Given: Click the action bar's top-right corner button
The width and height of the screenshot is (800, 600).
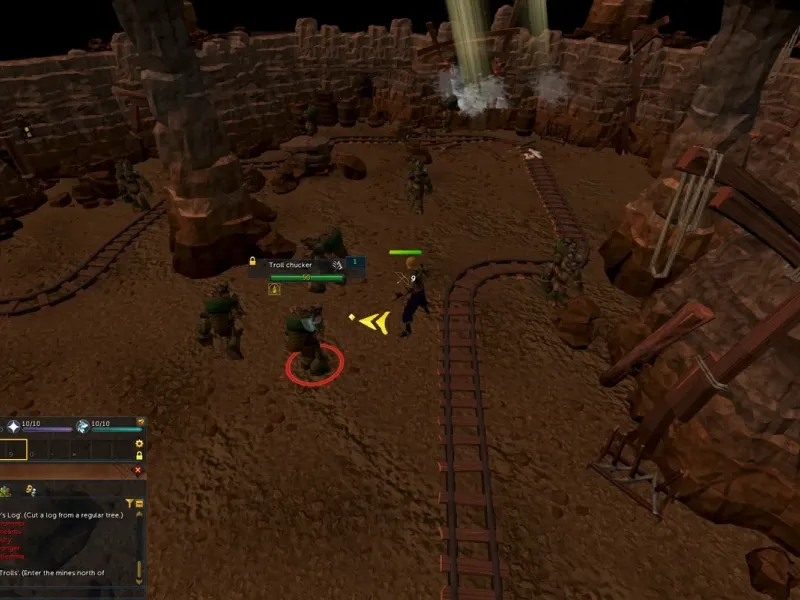Looking at the screenshot, I should point(141,422).
